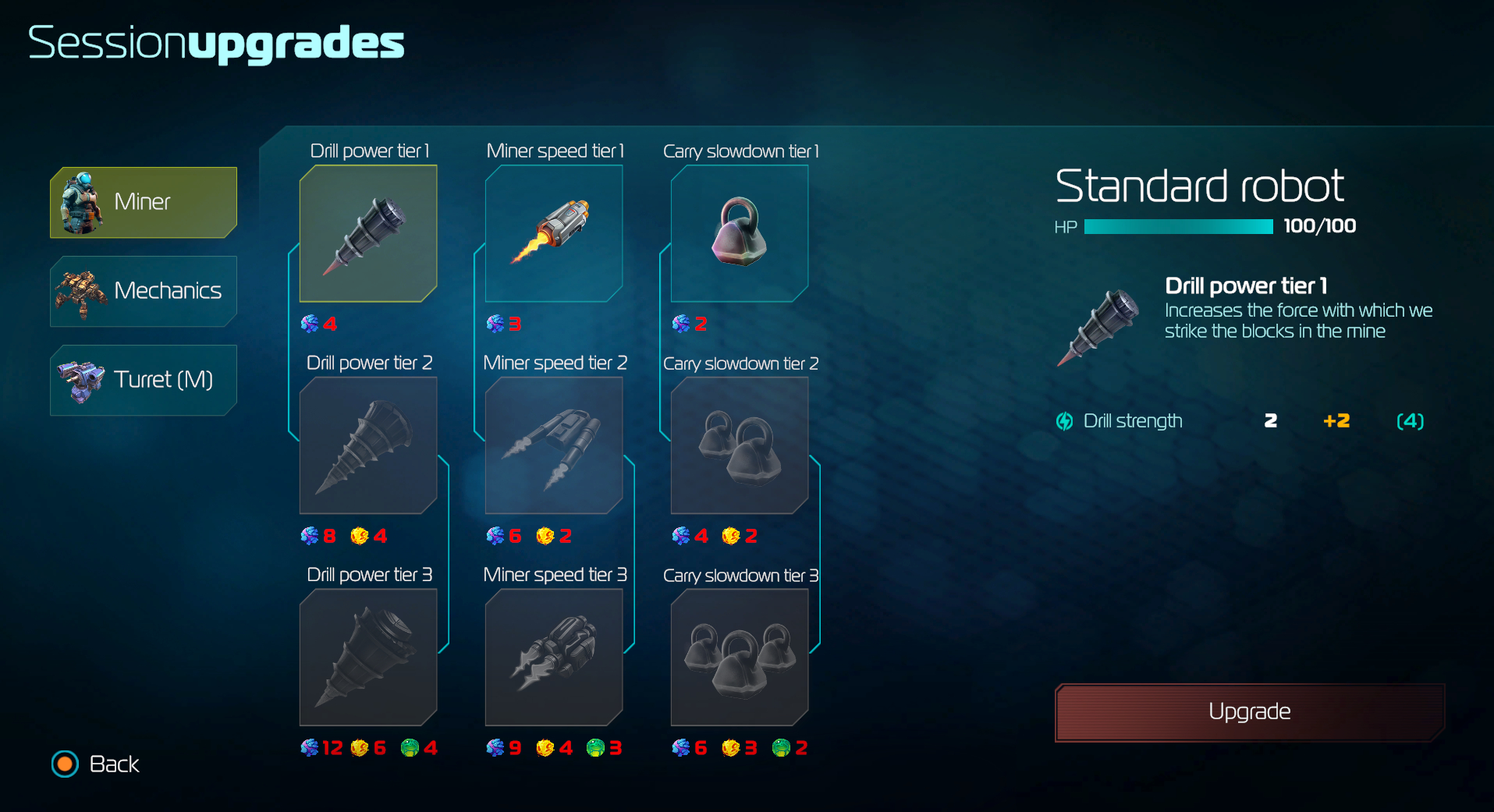Pick Carry slowdown tier 1 weight
Image resolution: width=1494 pixels, height=812 pixels.
click(740, 233)
